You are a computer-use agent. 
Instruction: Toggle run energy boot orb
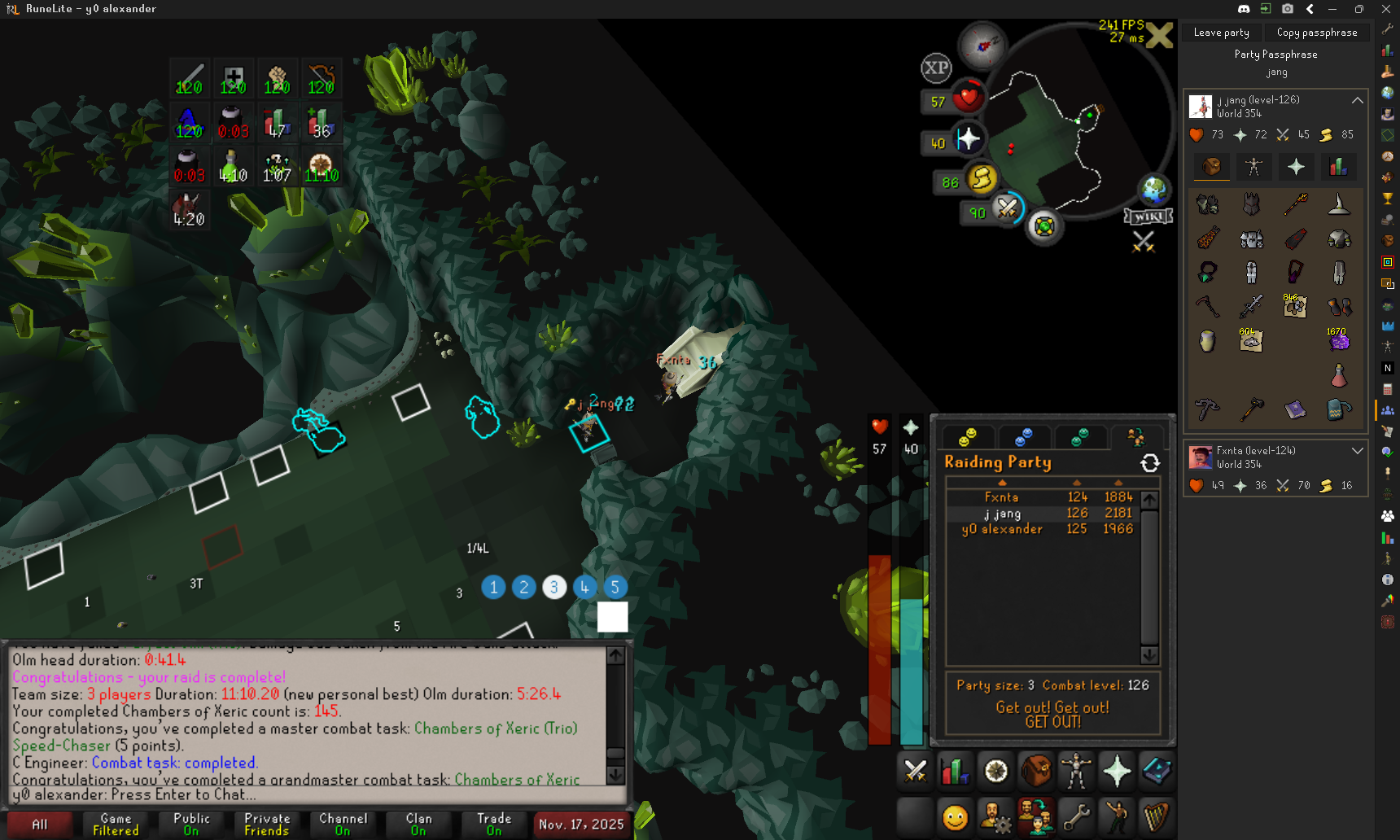pos(982,178)
